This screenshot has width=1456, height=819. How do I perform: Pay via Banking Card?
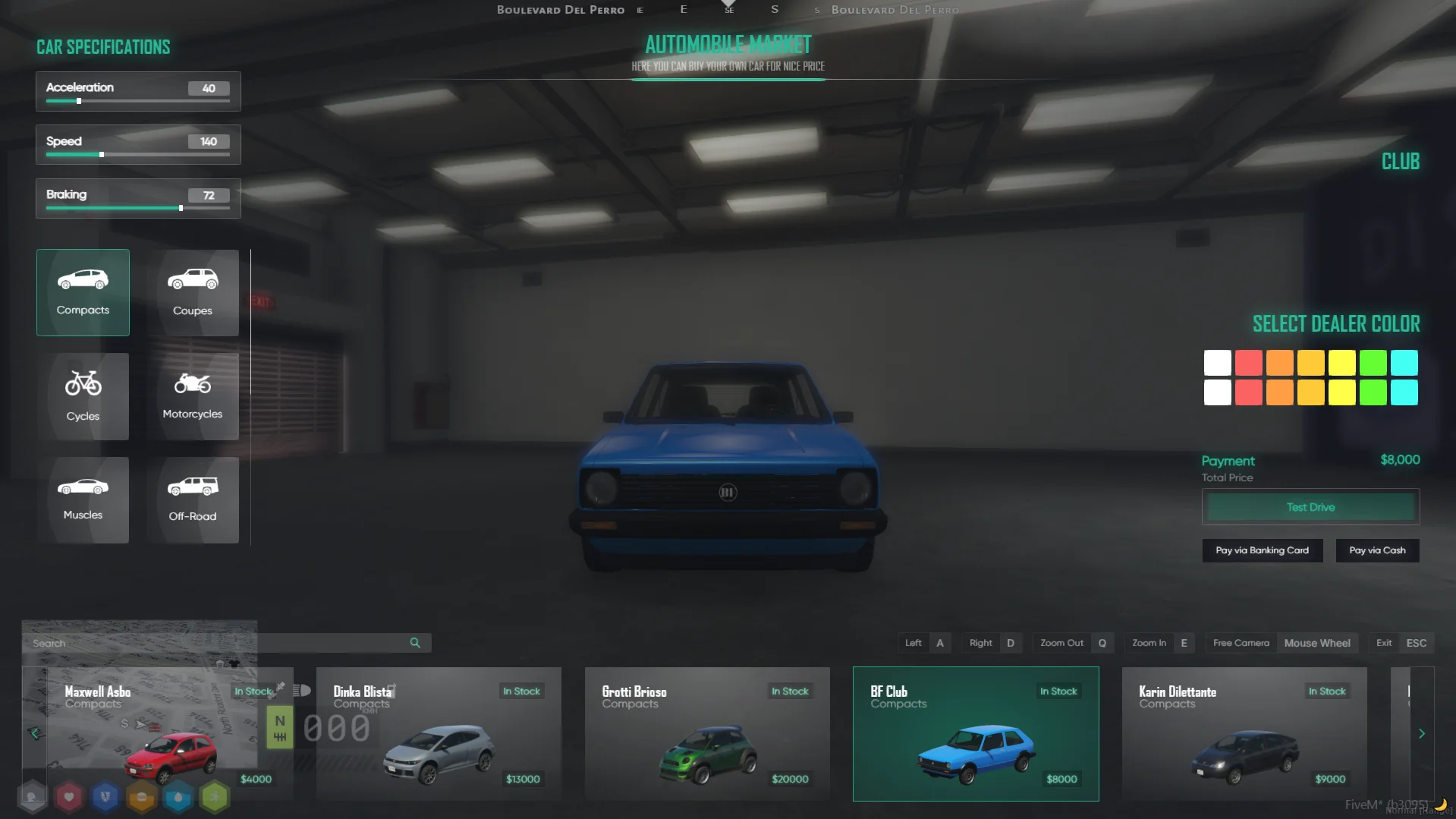tap(1262, 550)
